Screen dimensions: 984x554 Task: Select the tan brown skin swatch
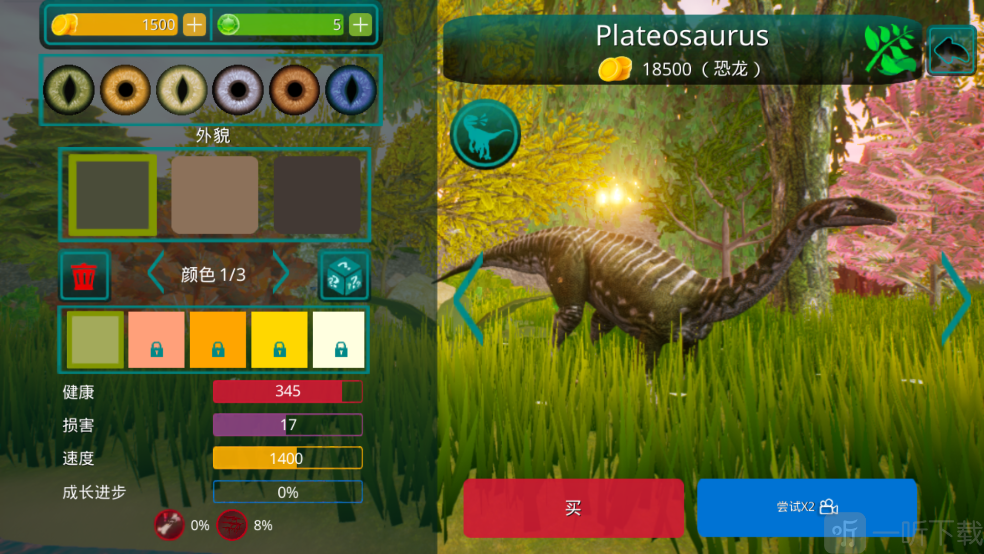(x=214, y=195)
